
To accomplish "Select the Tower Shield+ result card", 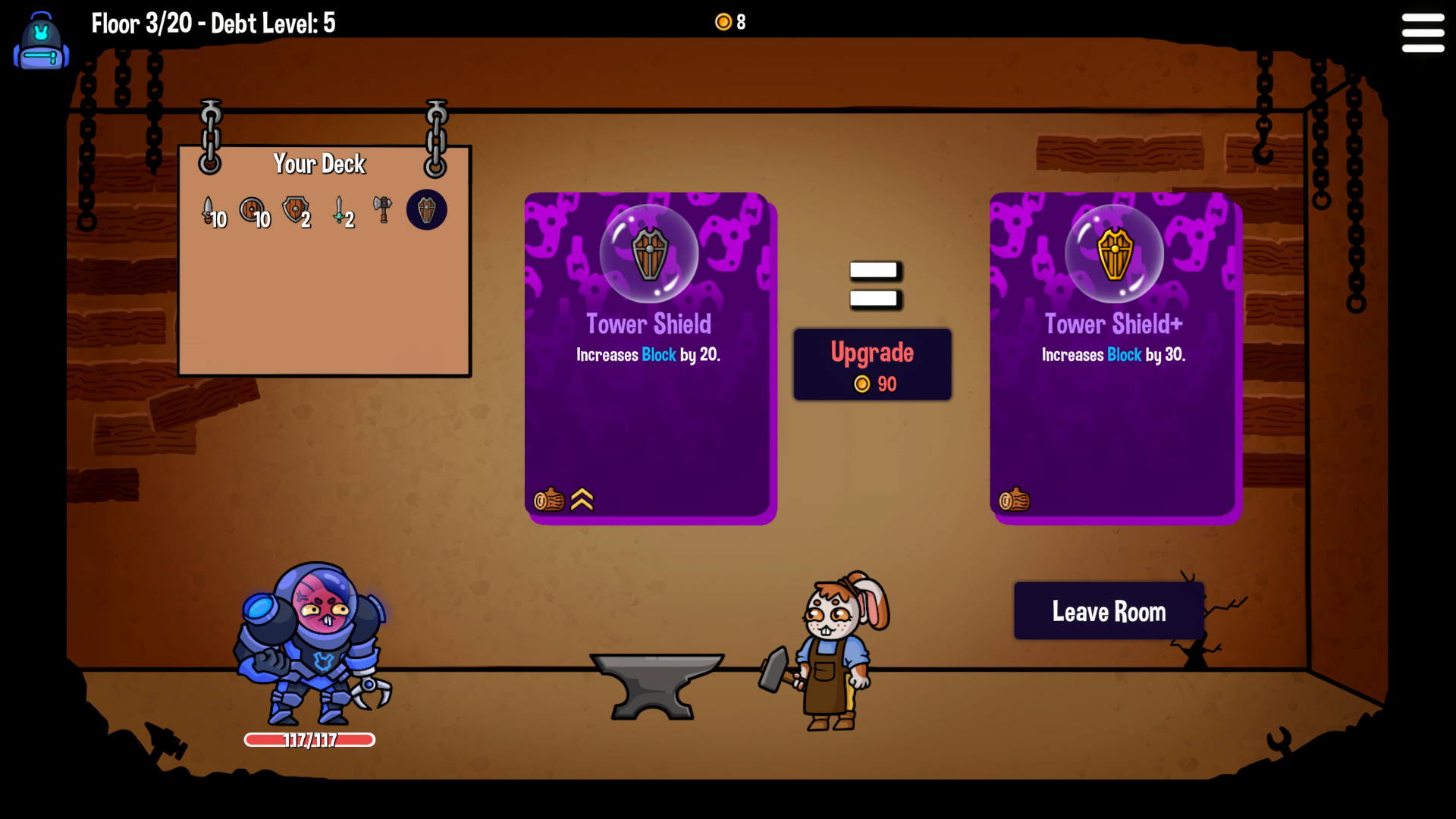I will coord(1114,356).
